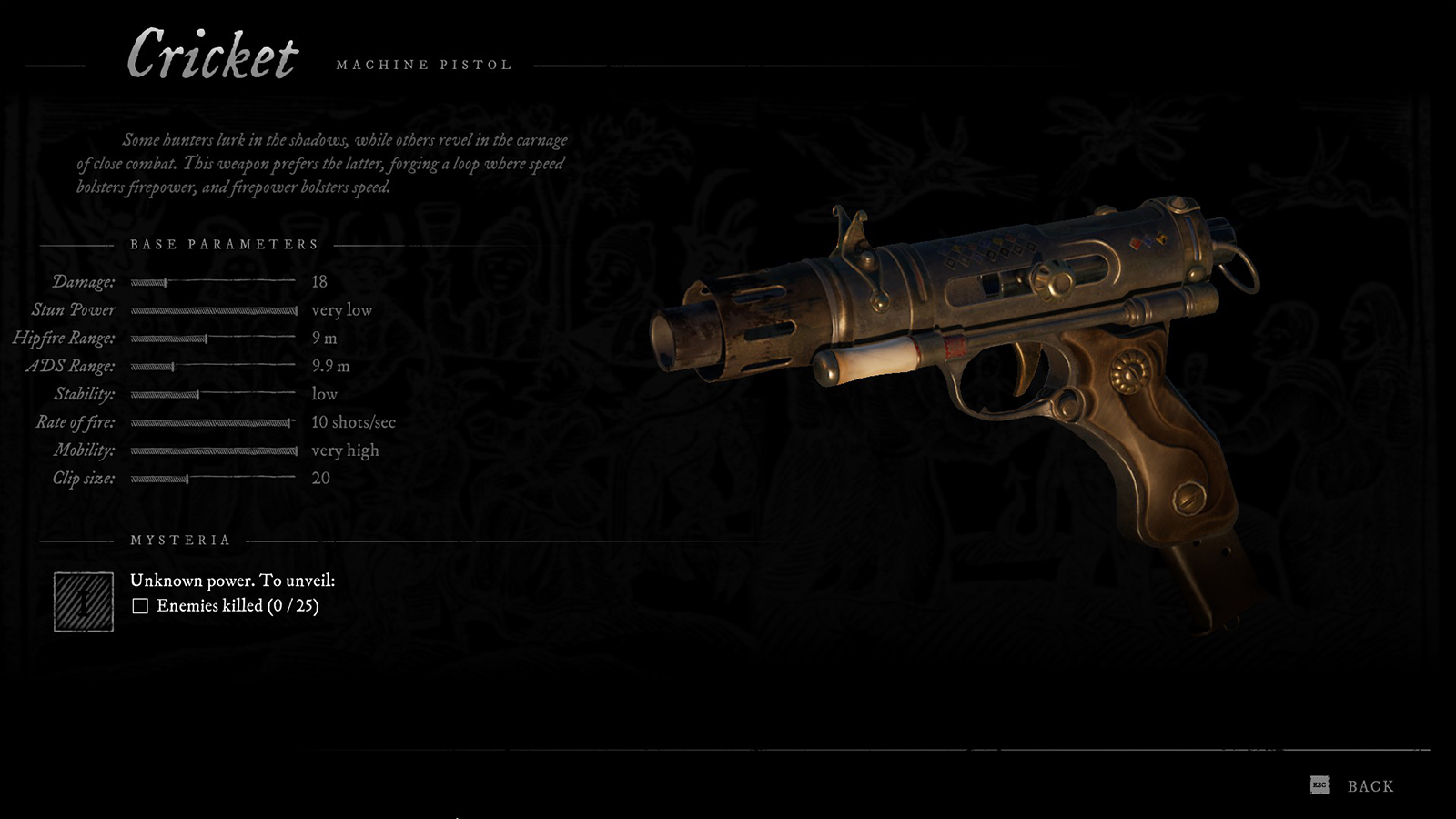The image size is (1456, 819).
Task: Select the Cricket weapon title
Action: (214, 56)
